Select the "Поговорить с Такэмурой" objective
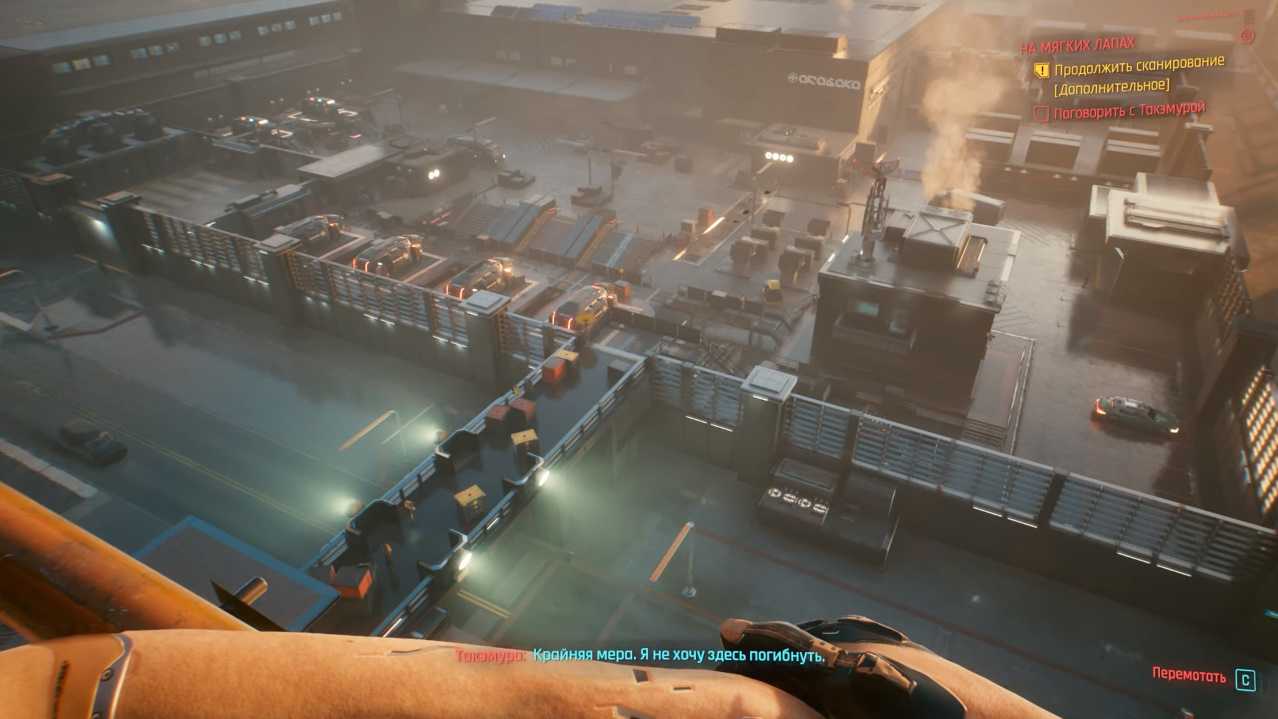1278x719 pixels. [1130, 110]
